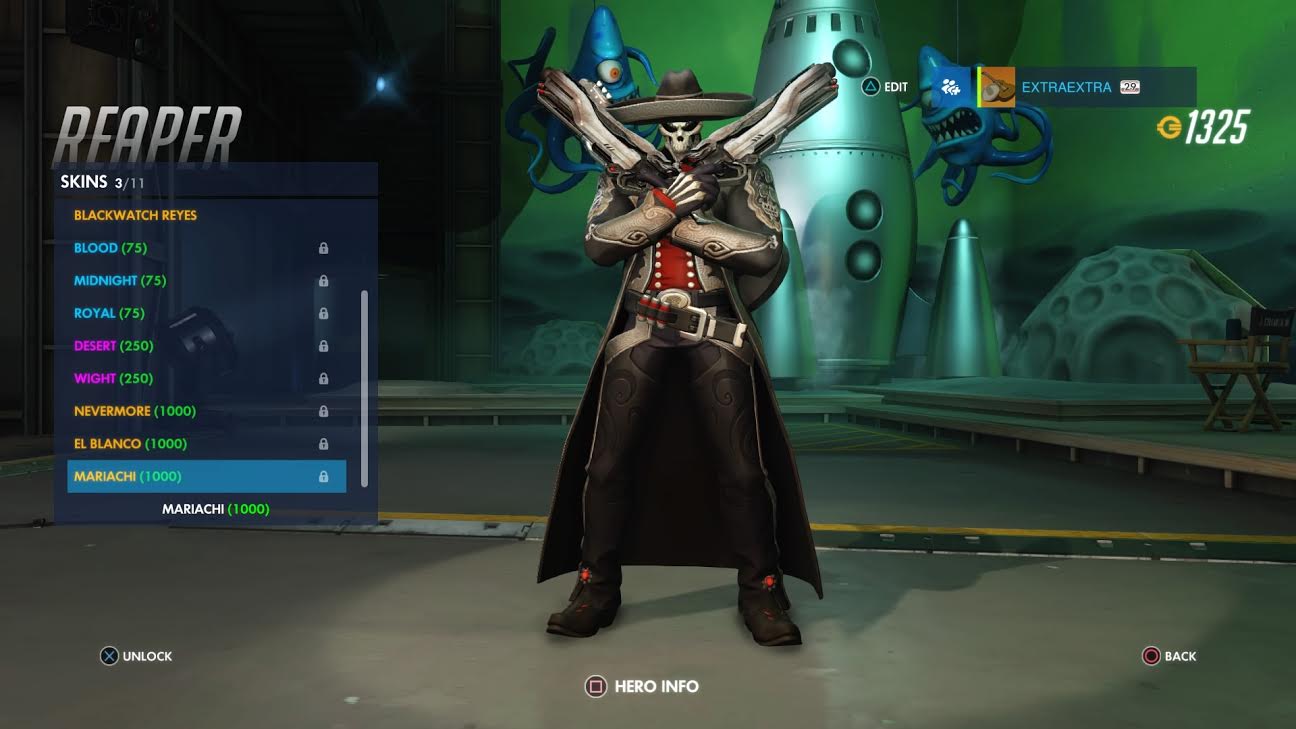Choose the Desert skin entry
The image size is (1296, 729).
pyautogui.click(x=113, y=346)
